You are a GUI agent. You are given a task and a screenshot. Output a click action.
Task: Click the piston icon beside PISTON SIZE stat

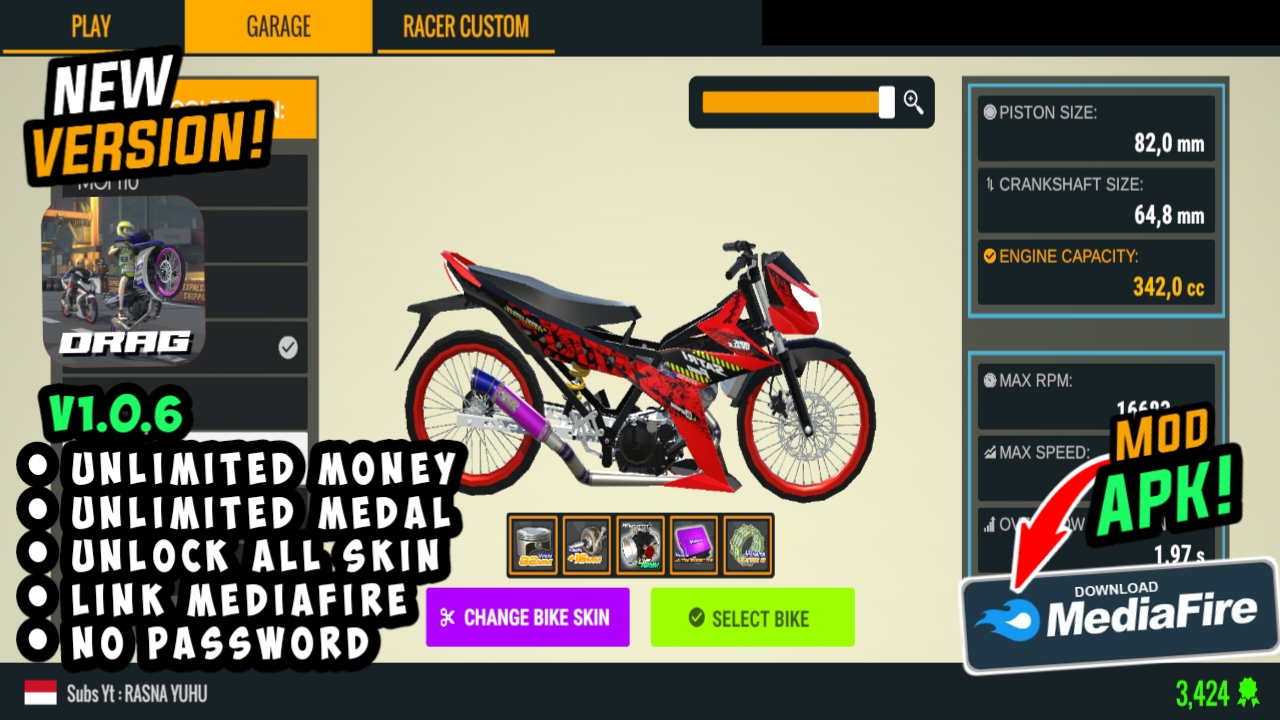(x=989, y=114)
